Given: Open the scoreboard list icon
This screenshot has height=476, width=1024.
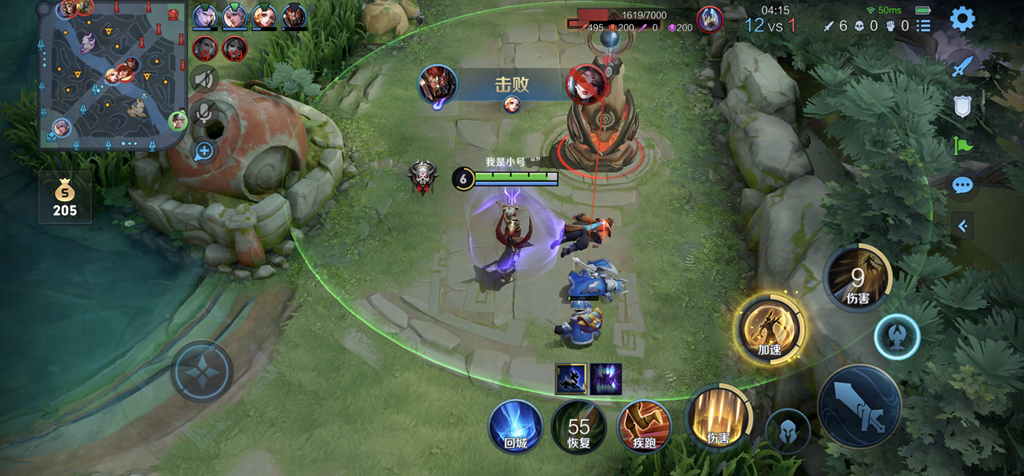Looking at the screenshot, I should pos(923,25).
